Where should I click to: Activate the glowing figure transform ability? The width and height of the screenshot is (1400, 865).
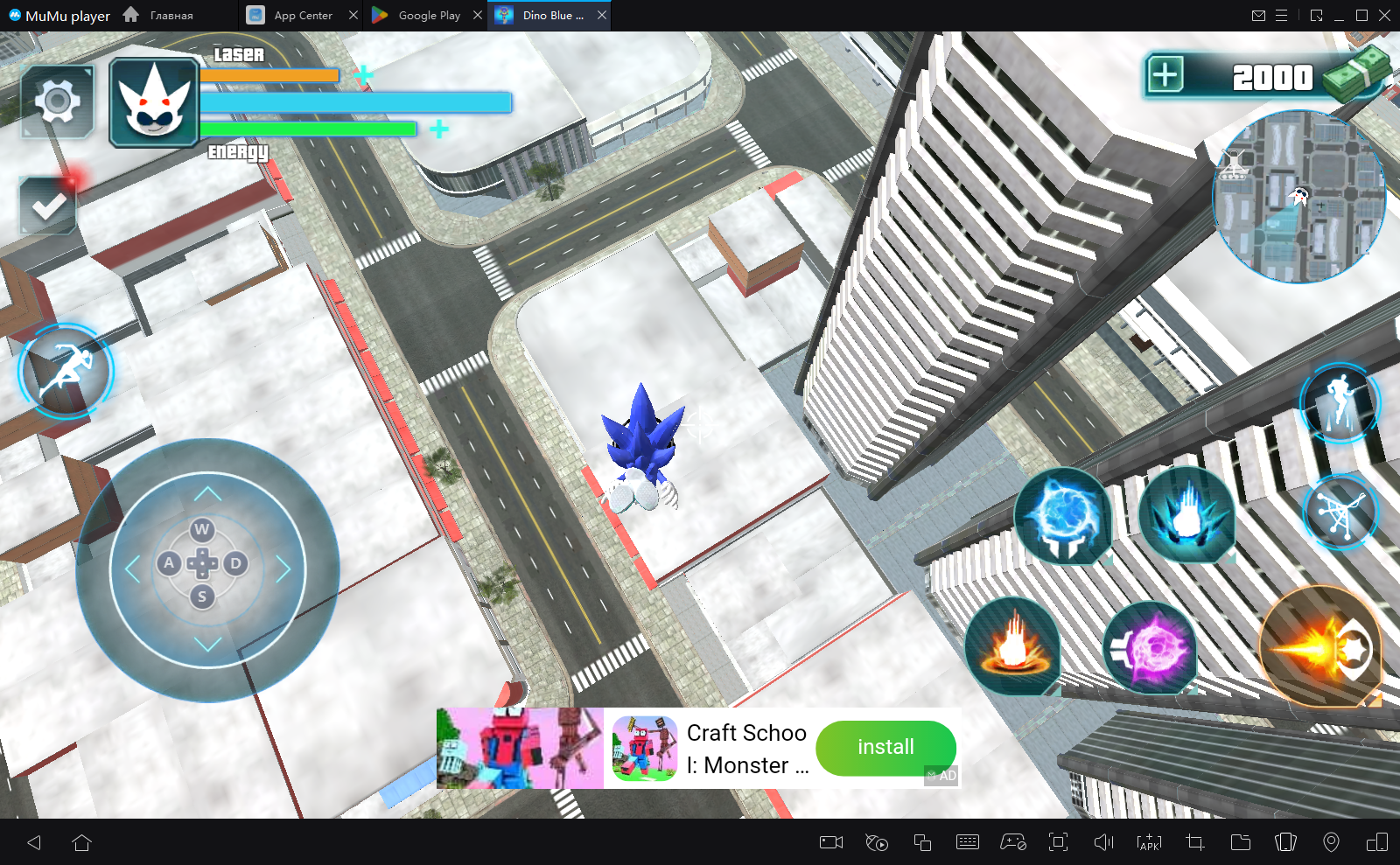pyautogui.click(x=1339, y=403)
